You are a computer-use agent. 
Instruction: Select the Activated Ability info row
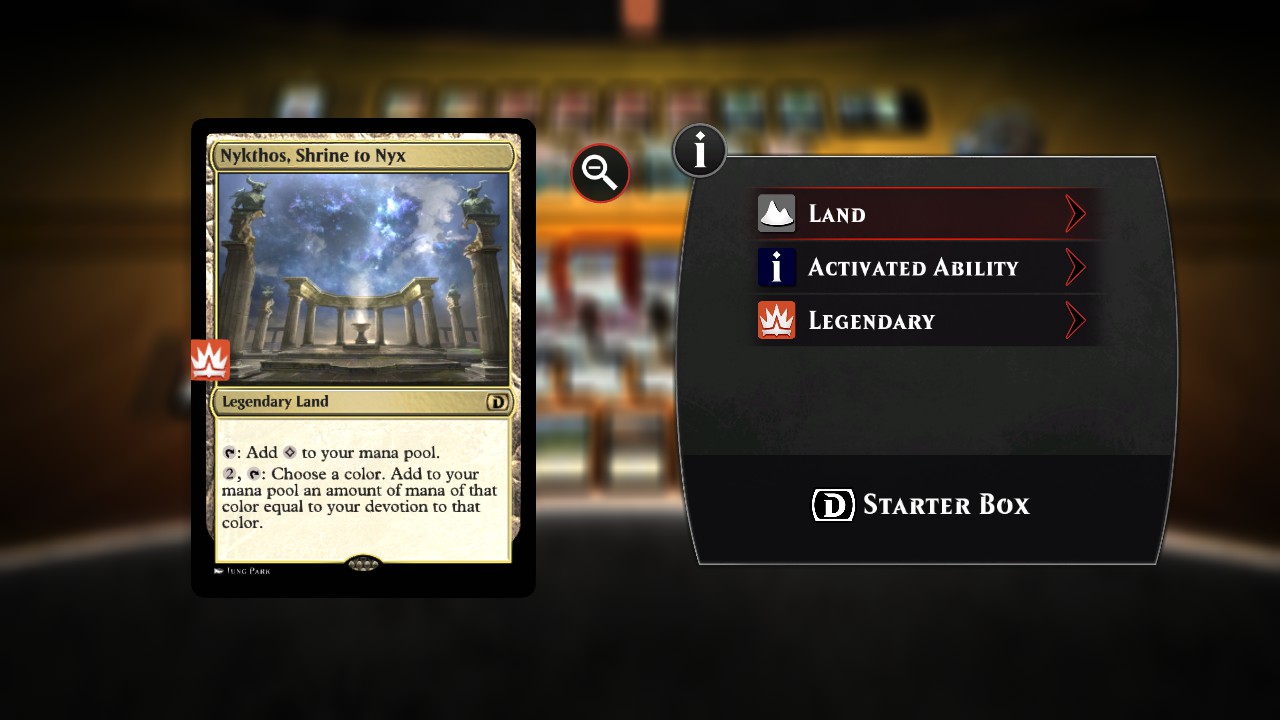coord(928,268)
